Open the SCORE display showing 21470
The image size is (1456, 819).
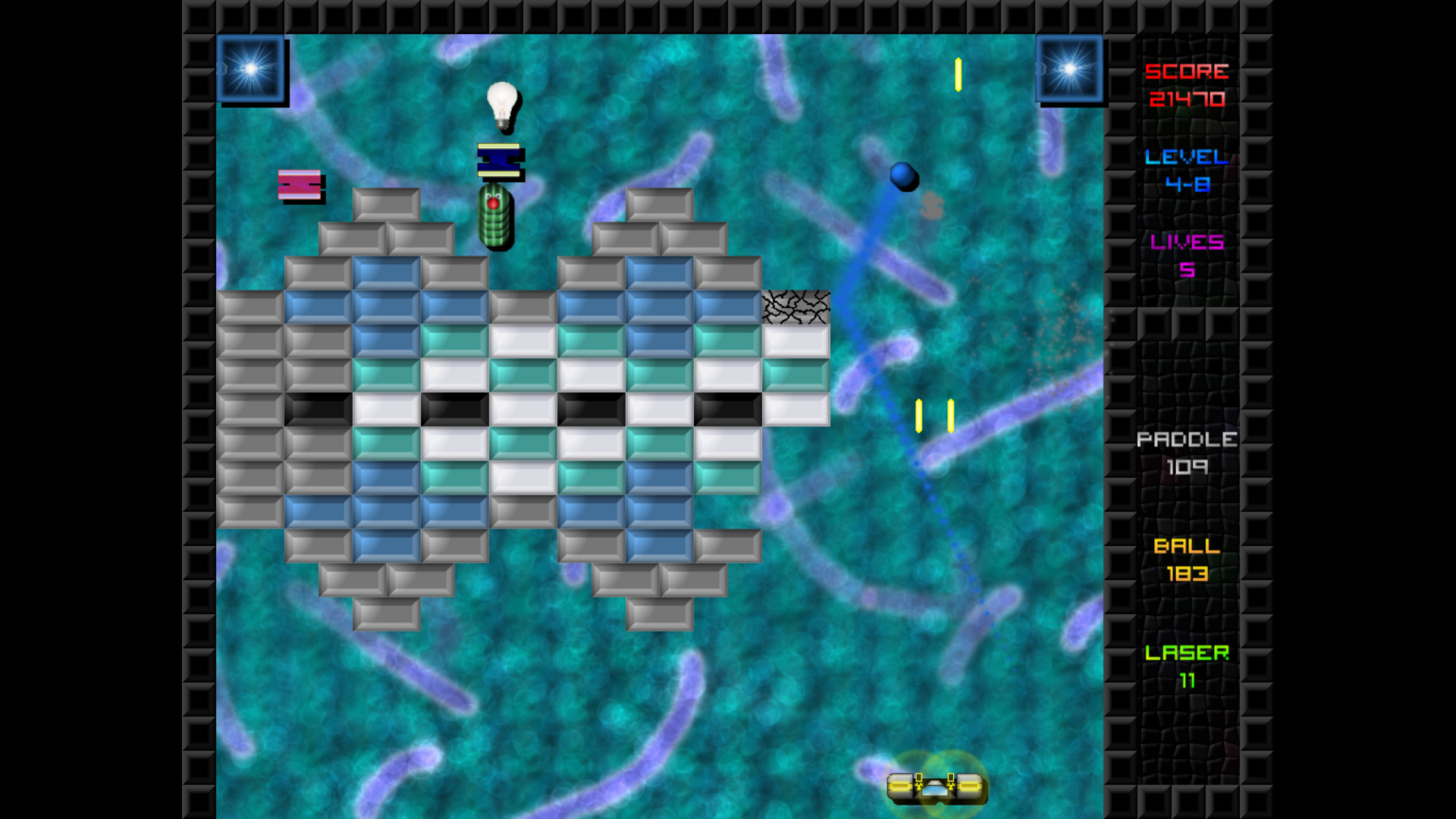(1186, 85)
